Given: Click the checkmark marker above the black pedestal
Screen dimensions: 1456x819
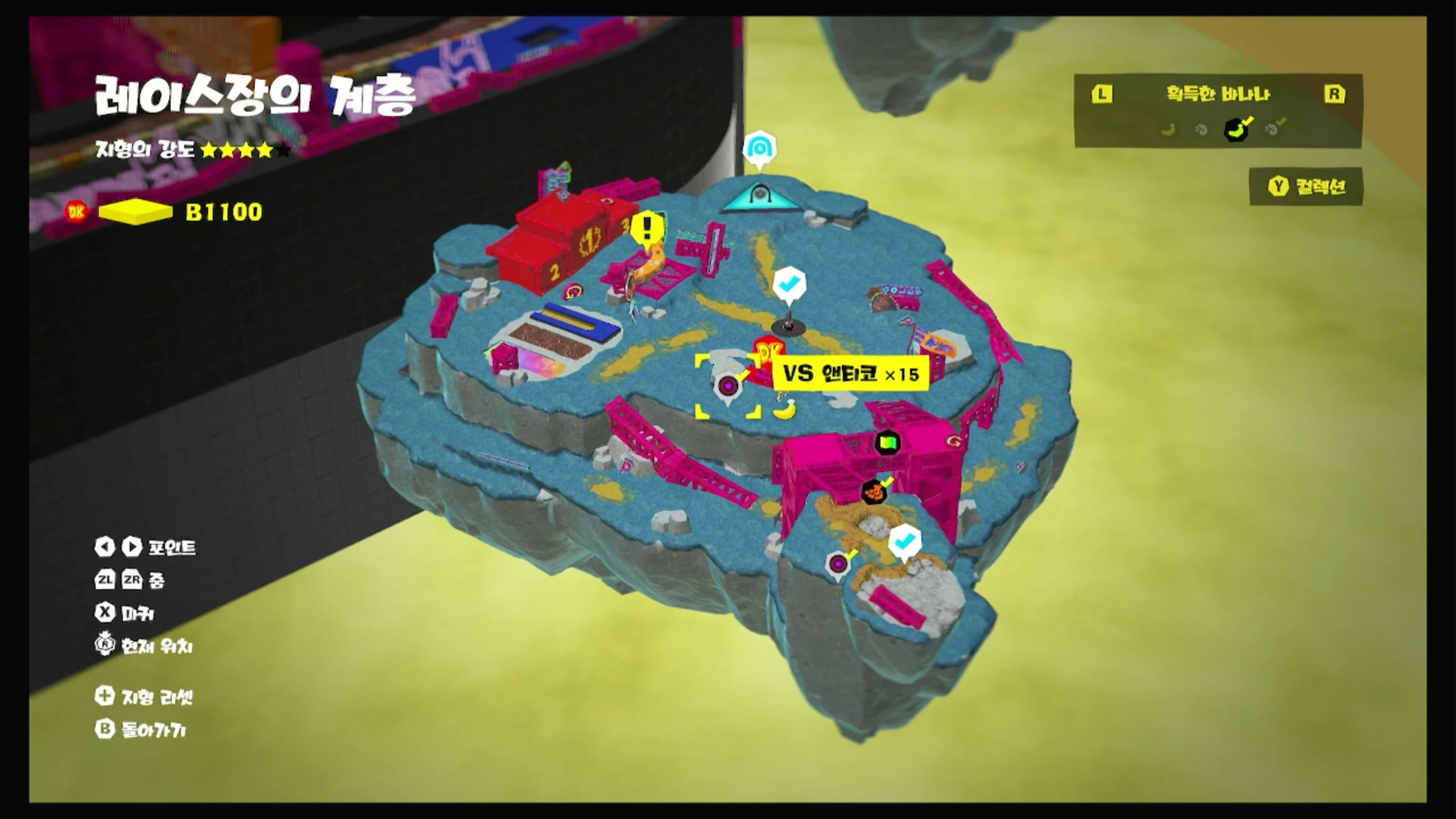Looking at the screenshot, I should tap(789, 282).
